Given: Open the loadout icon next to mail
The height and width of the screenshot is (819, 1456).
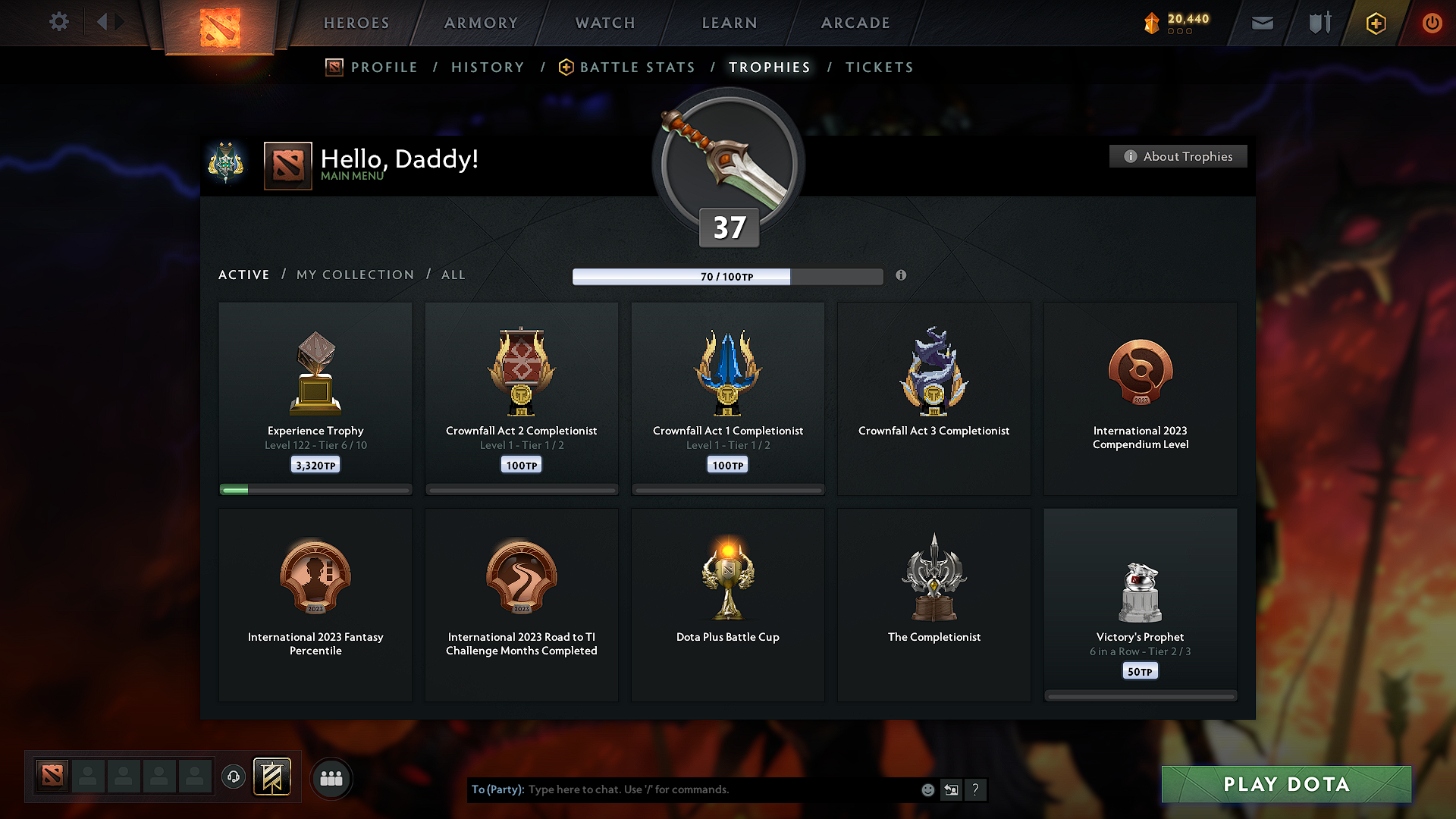Looking at the screenshot, I should click(1318, 22).
